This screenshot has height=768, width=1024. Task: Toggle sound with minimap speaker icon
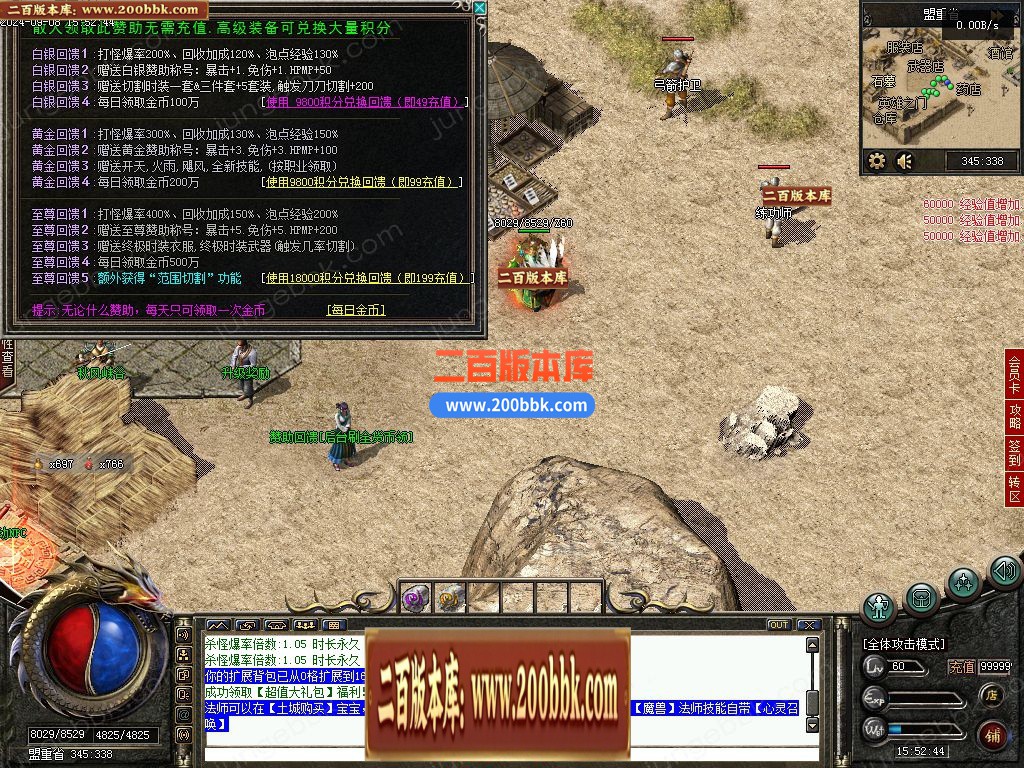905,161
